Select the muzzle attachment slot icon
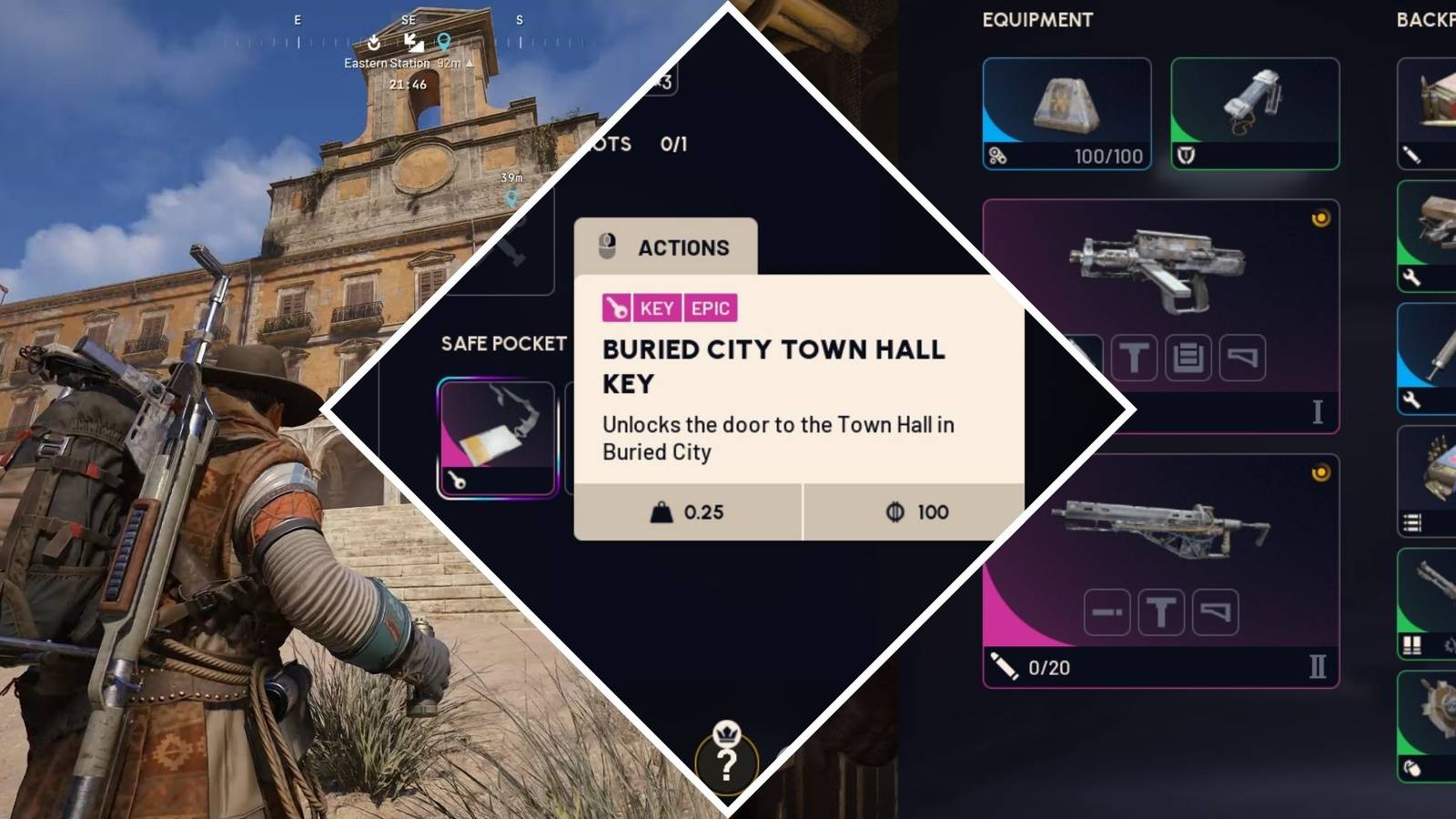This screenshot has width=1456, height=819. (x=1107, y=612)
